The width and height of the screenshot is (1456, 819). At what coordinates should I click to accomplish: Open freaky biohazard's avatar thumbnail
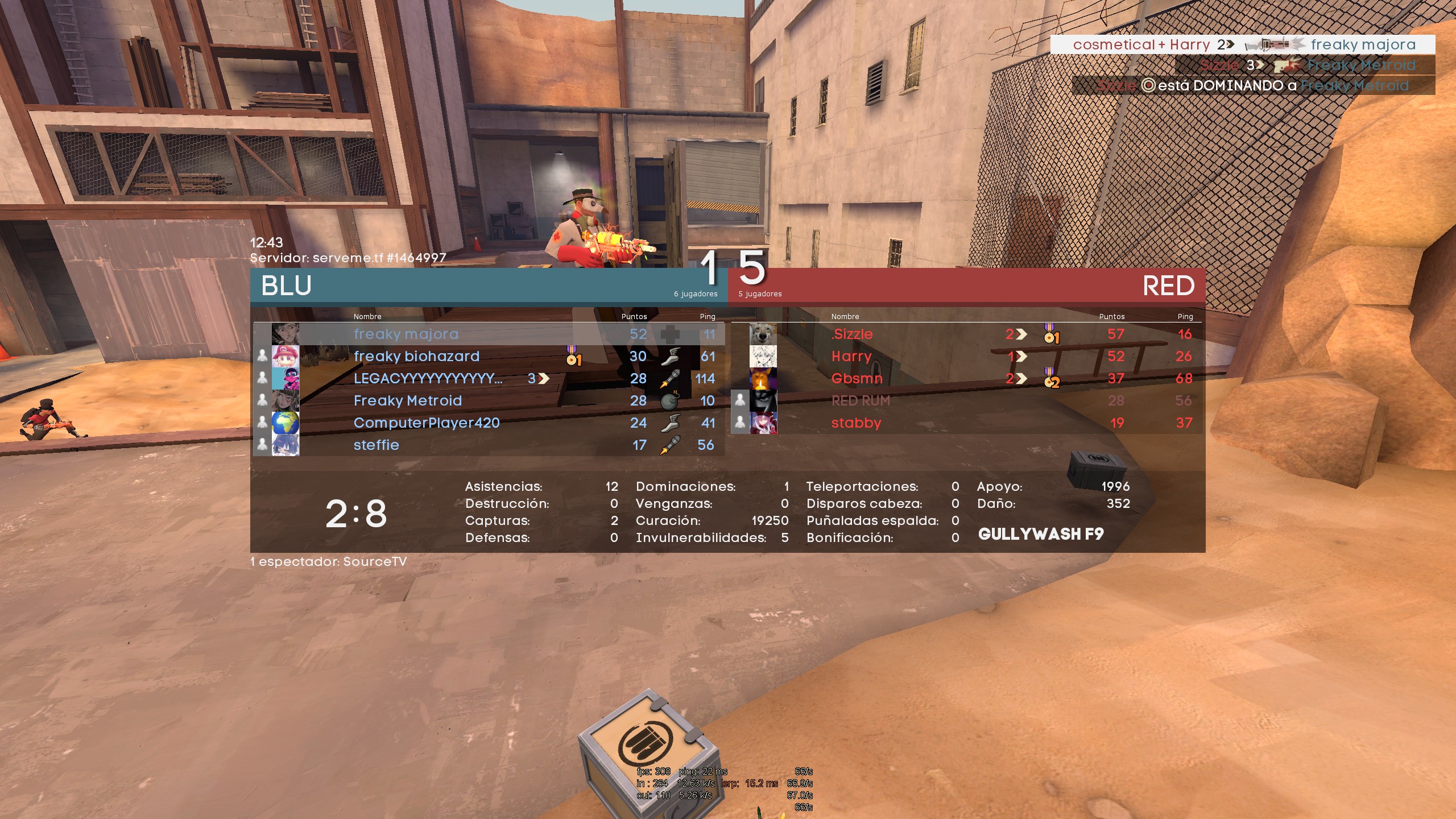coord(286,356)
